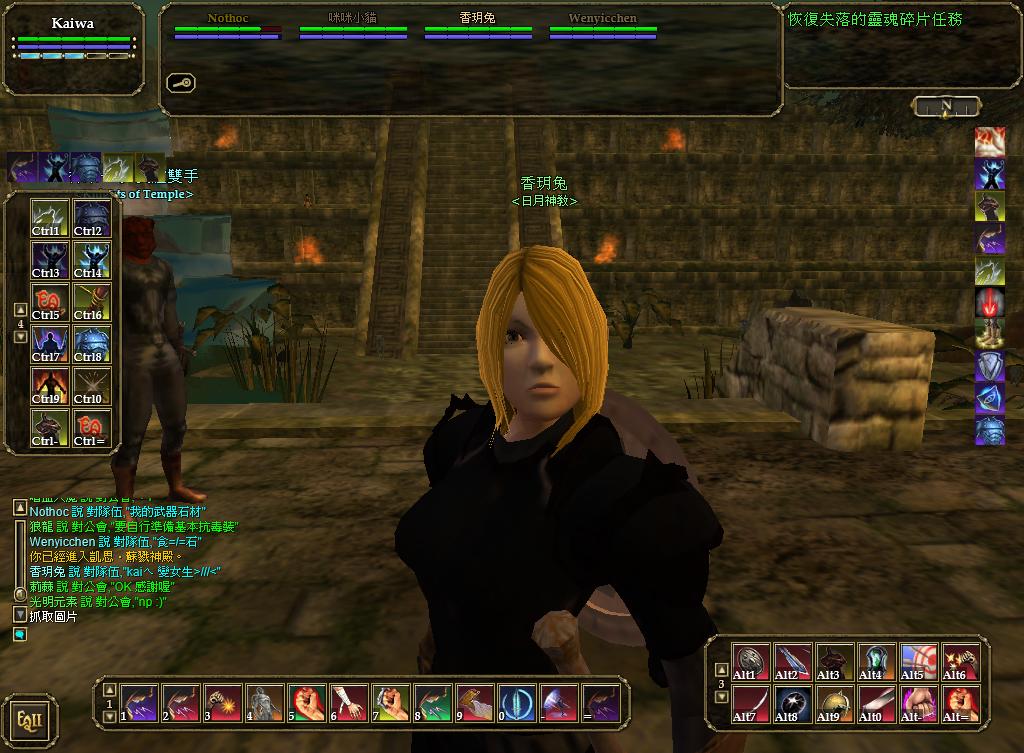
Task: Select group member Nothoc's frame
Action: coord(227,27)
